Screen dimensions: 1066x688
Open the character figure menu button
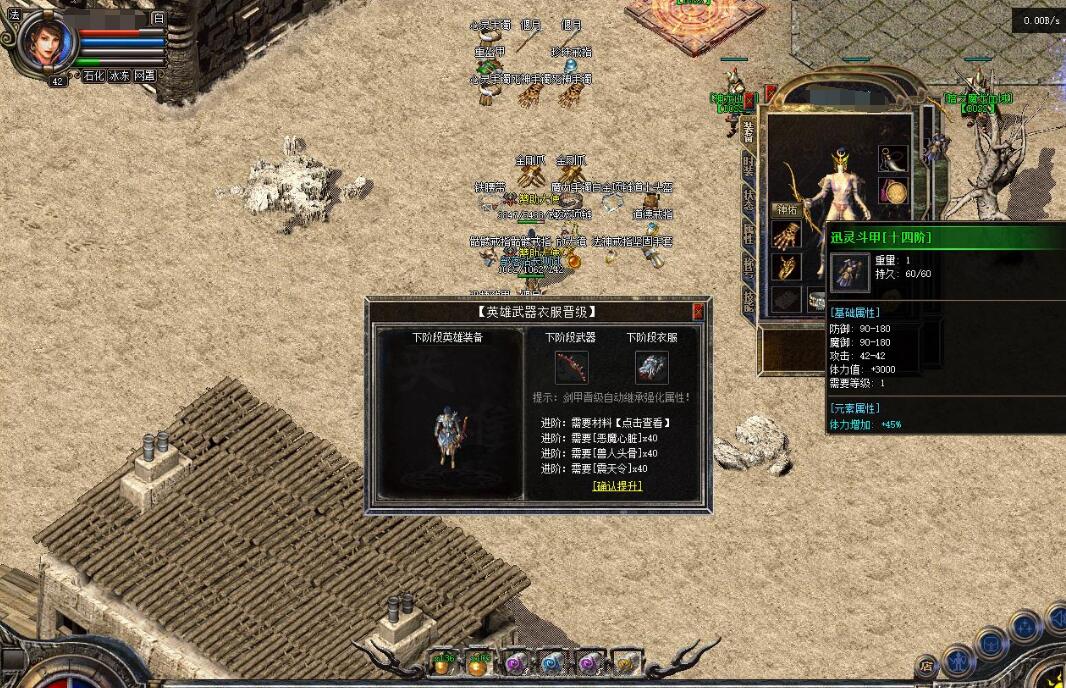point(958,659)
